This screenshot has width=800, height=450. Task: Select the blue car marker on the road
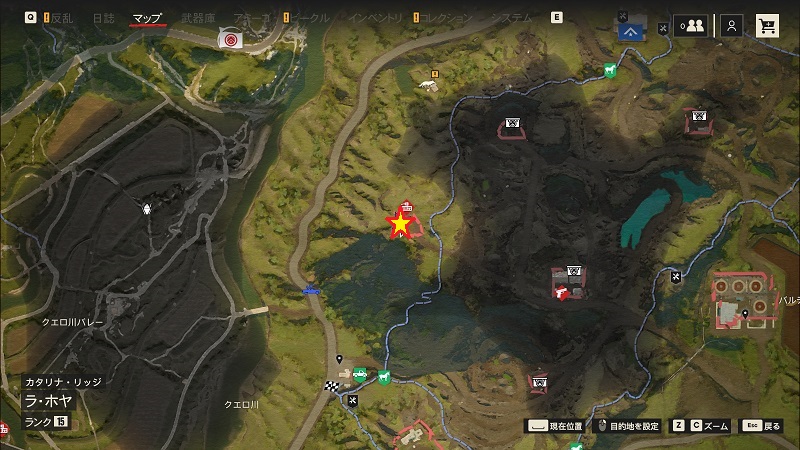[x=311, y=291]
